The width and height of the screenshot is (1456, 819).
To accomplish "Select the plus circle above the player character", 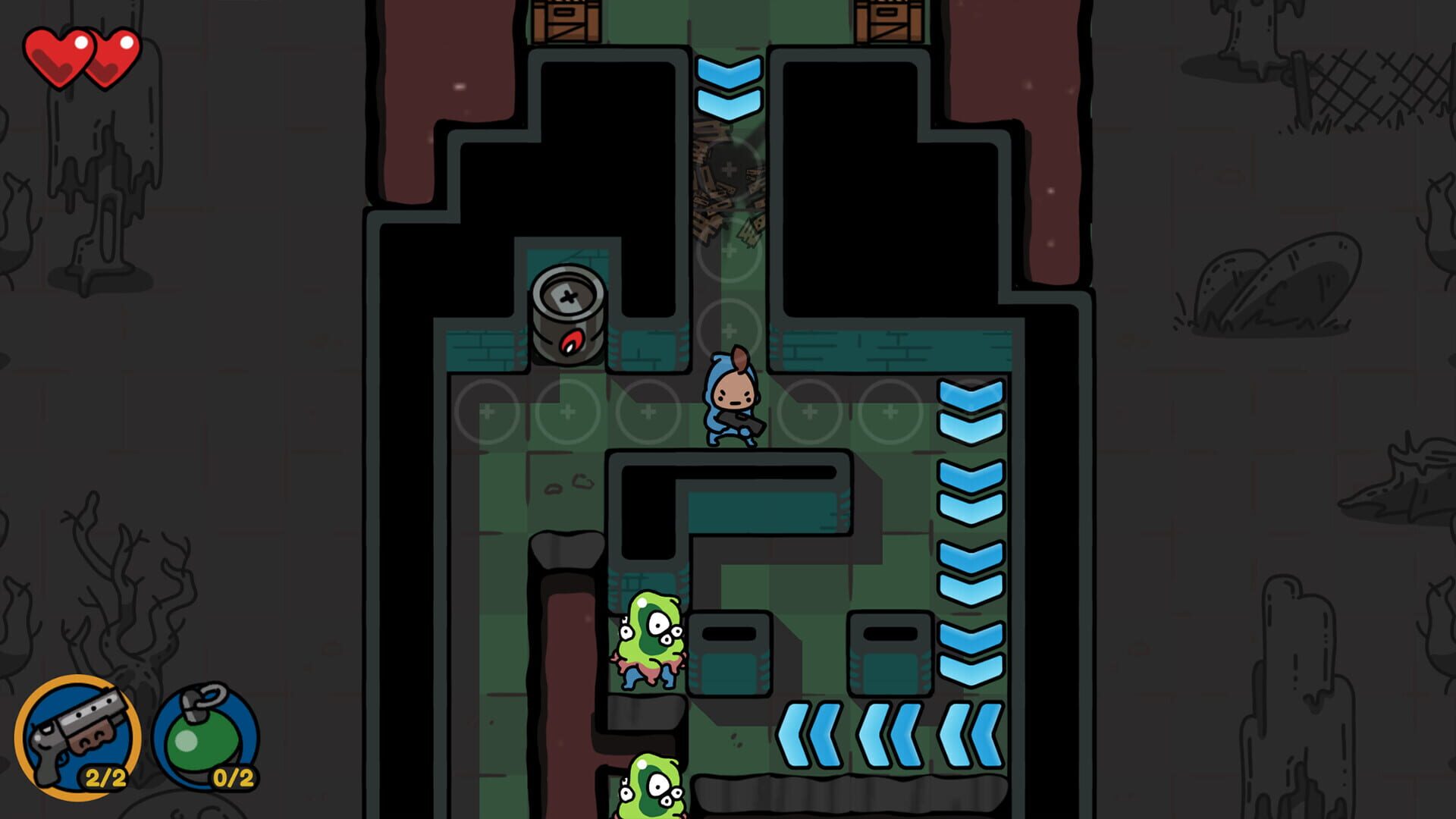I will coord(728,326).
